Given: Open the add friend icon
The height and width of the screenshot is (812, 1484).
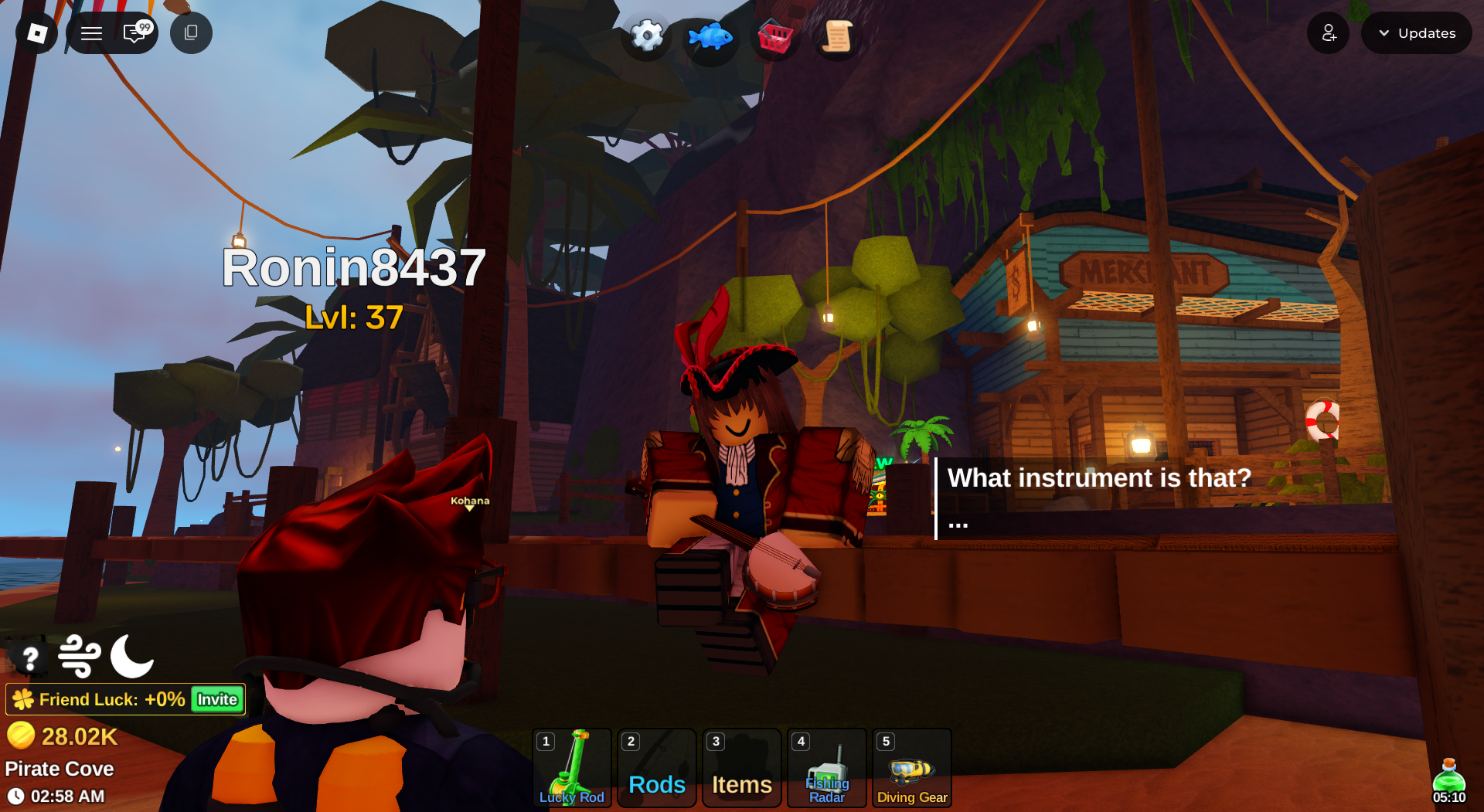Looking at the screenshot, I should (x=1328, y=32).
